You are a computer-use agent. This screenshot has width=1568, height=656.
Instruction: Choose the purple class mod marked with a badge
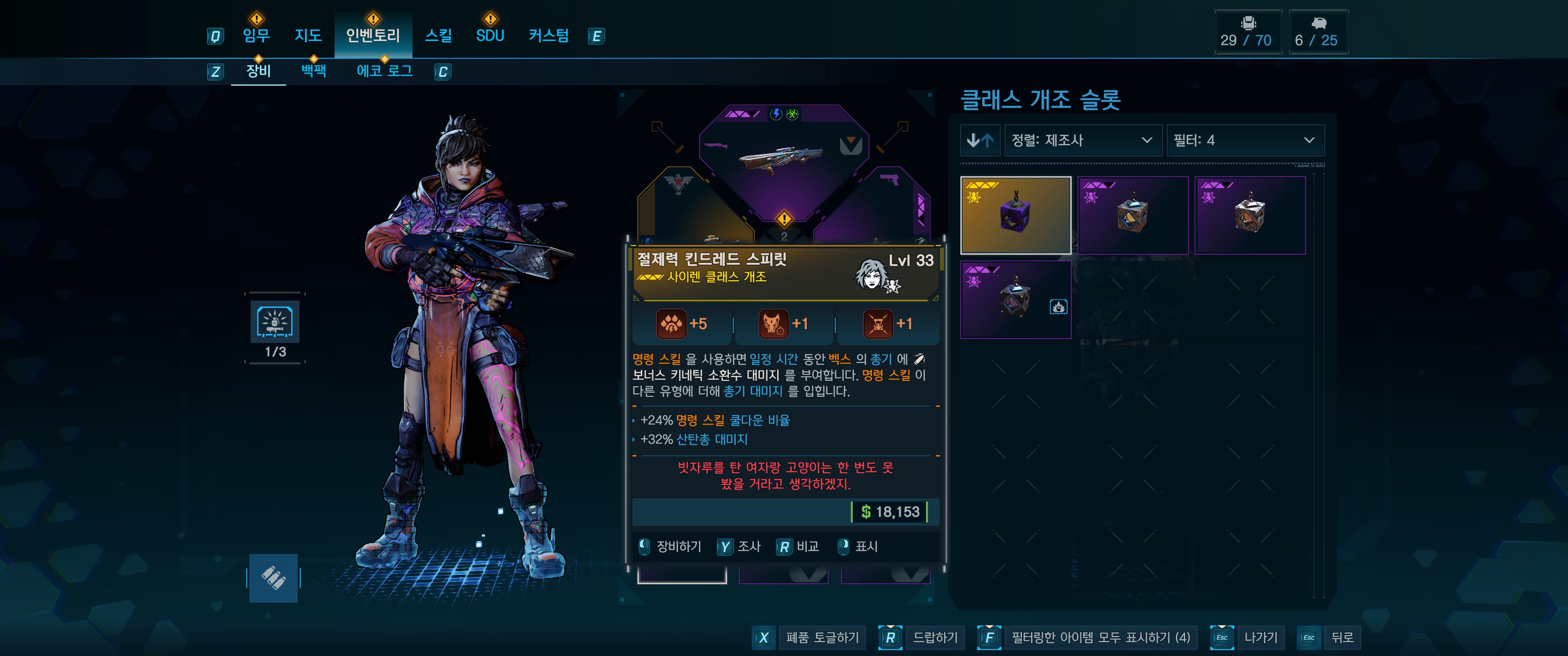coord(1015,299)
